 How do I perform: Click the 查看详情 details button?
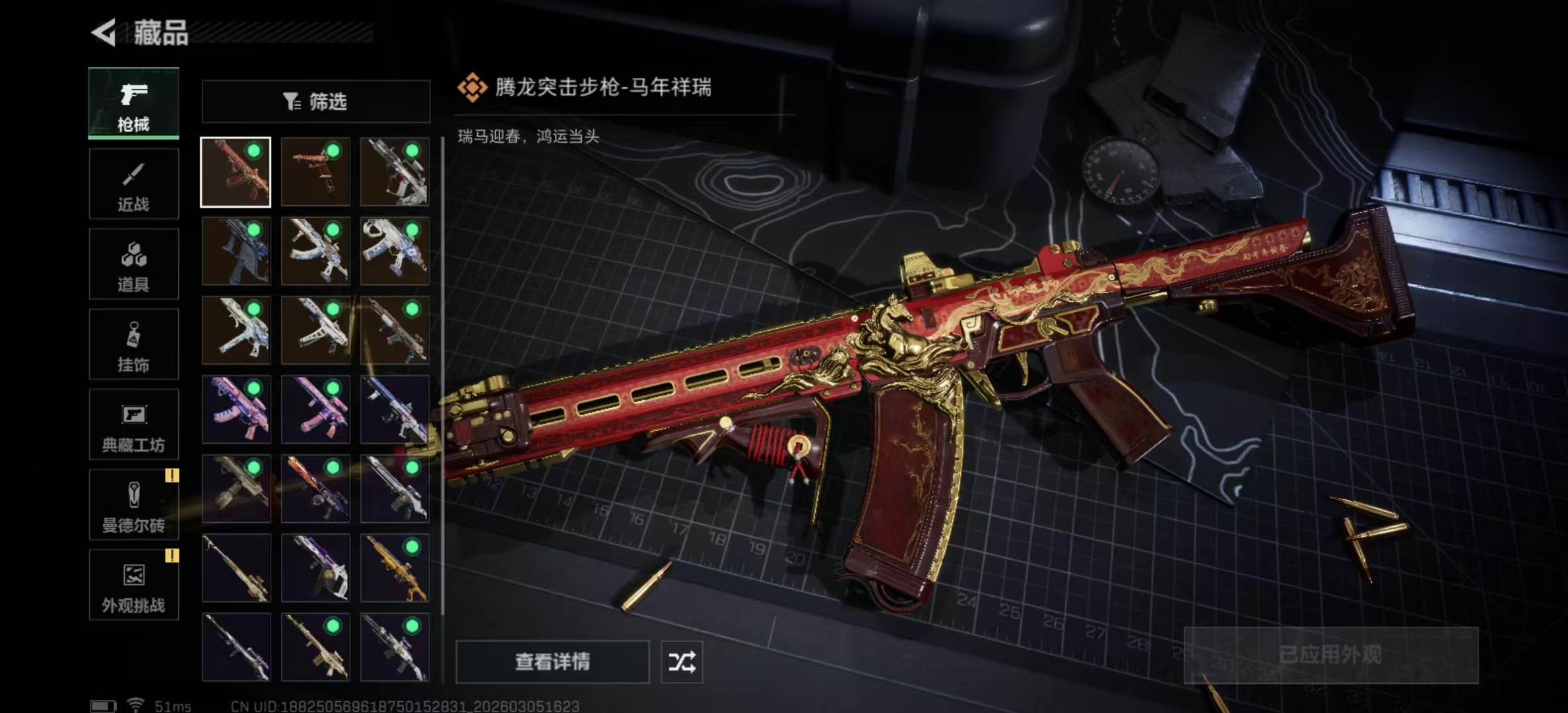tap(552, 662)
